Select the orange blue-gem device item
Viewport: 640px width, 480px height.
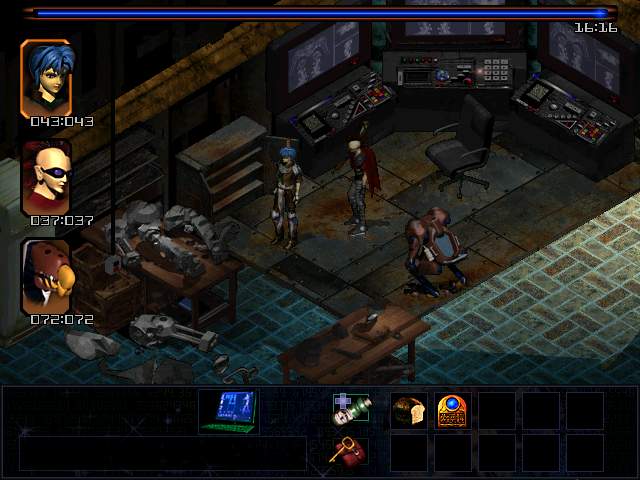(x=452, y=411)
